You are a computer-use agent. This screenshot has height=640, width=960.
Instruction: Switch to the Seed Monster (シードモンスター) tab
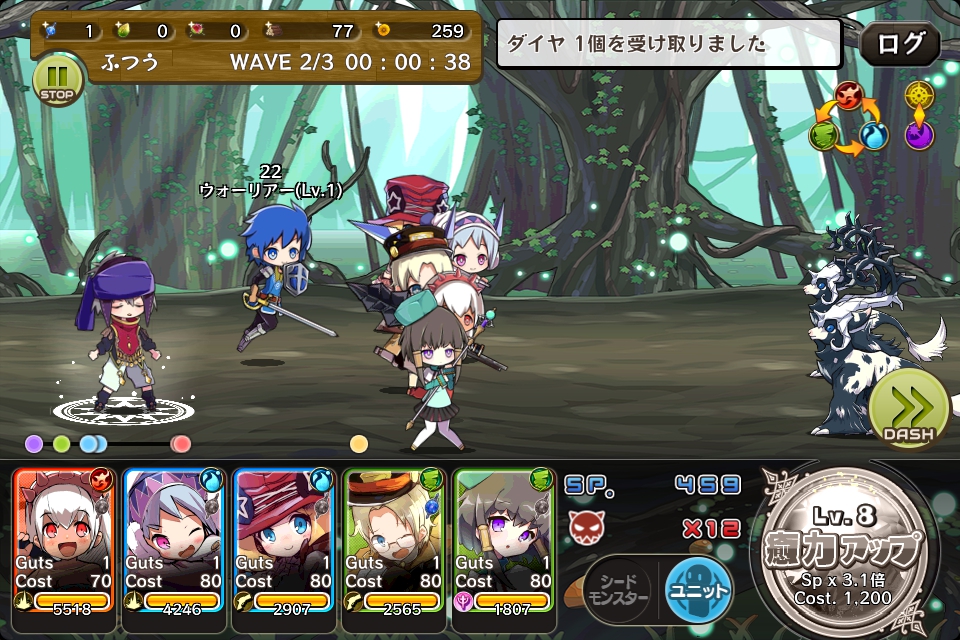click(x=618, y=589)
